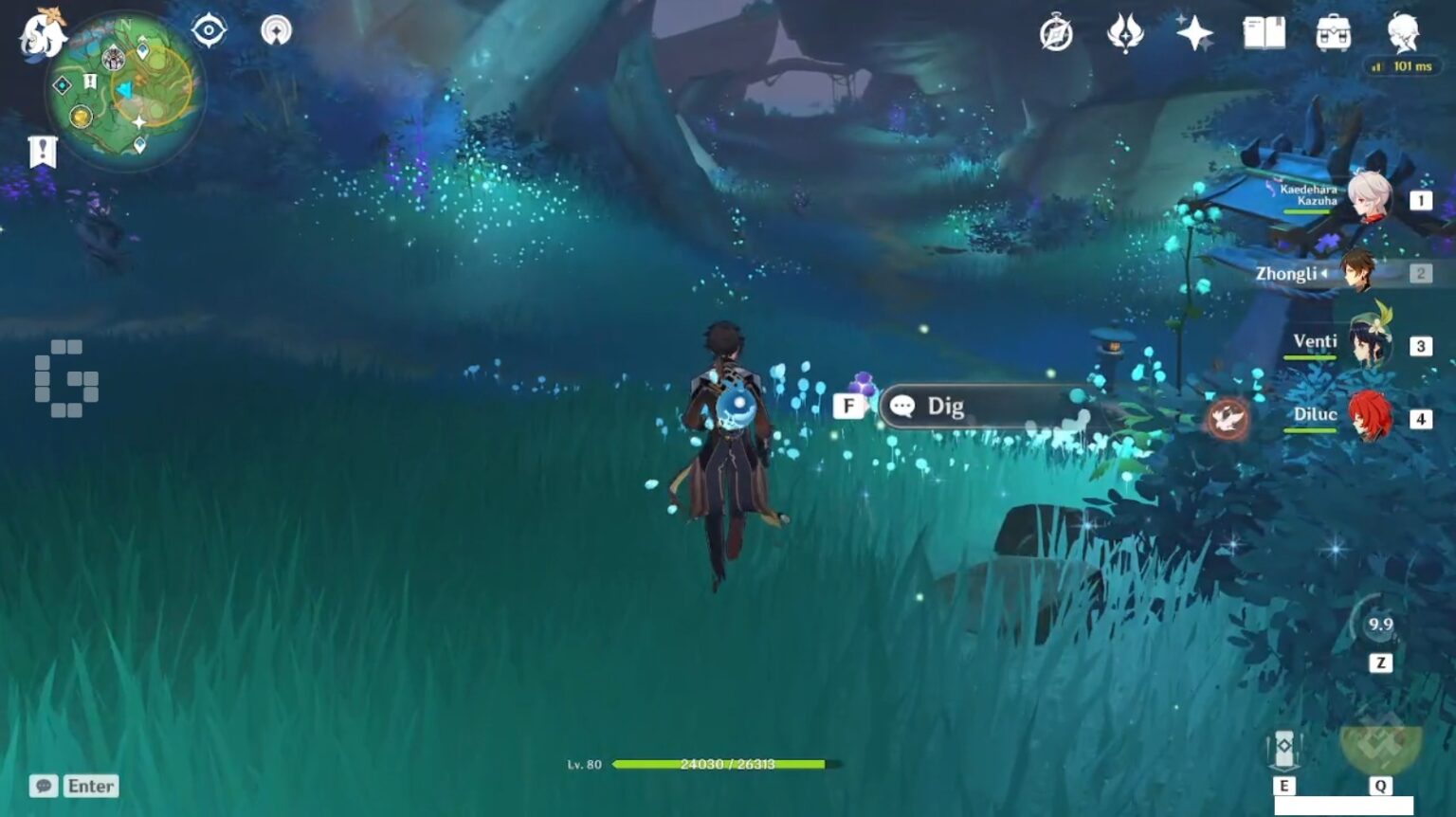Switch to Diluc

point(1368,417)
